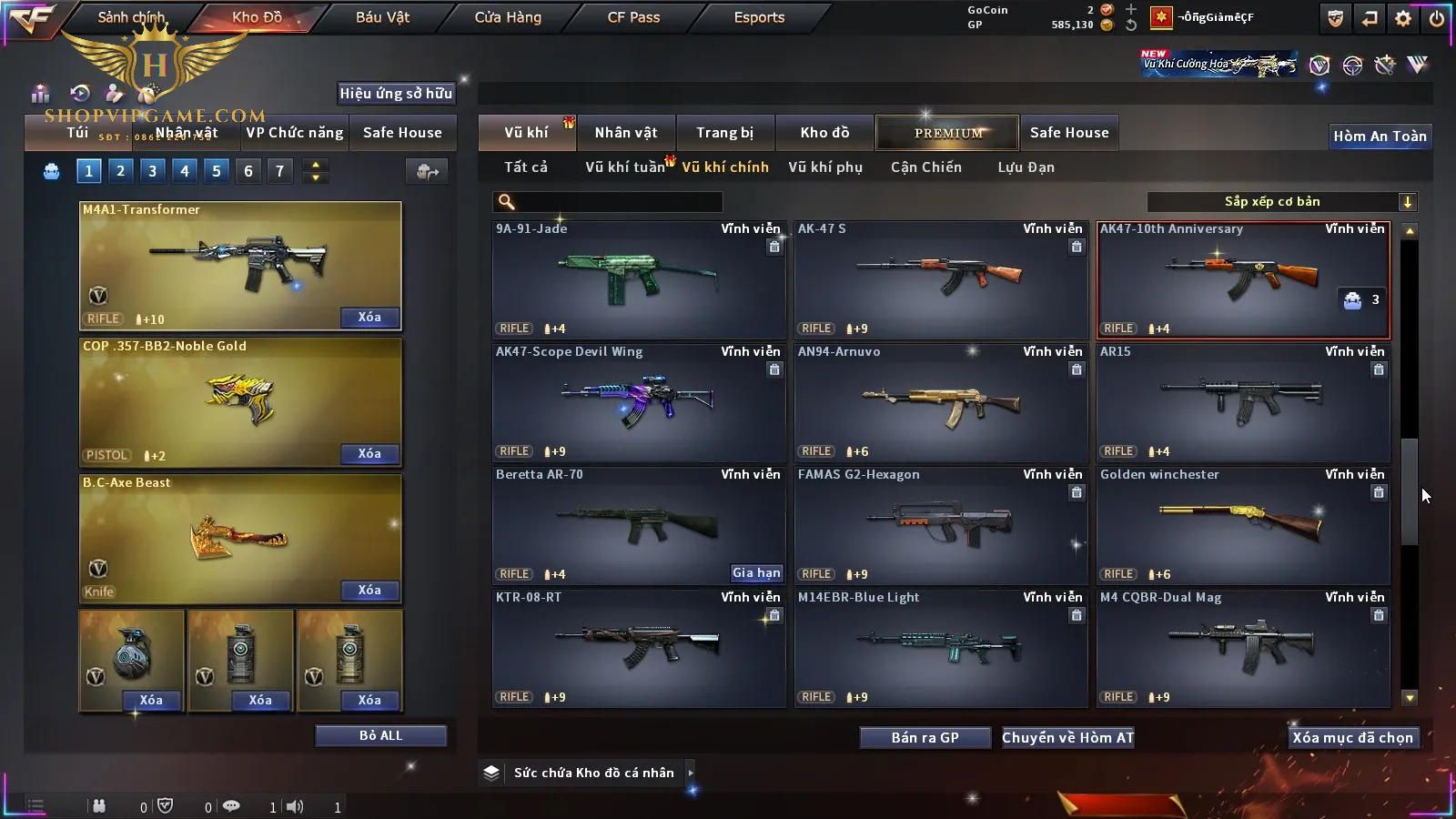The height and width of the screenshot is (819, 1456).
Task: Open the Esports menu
Action: [759, 17]
